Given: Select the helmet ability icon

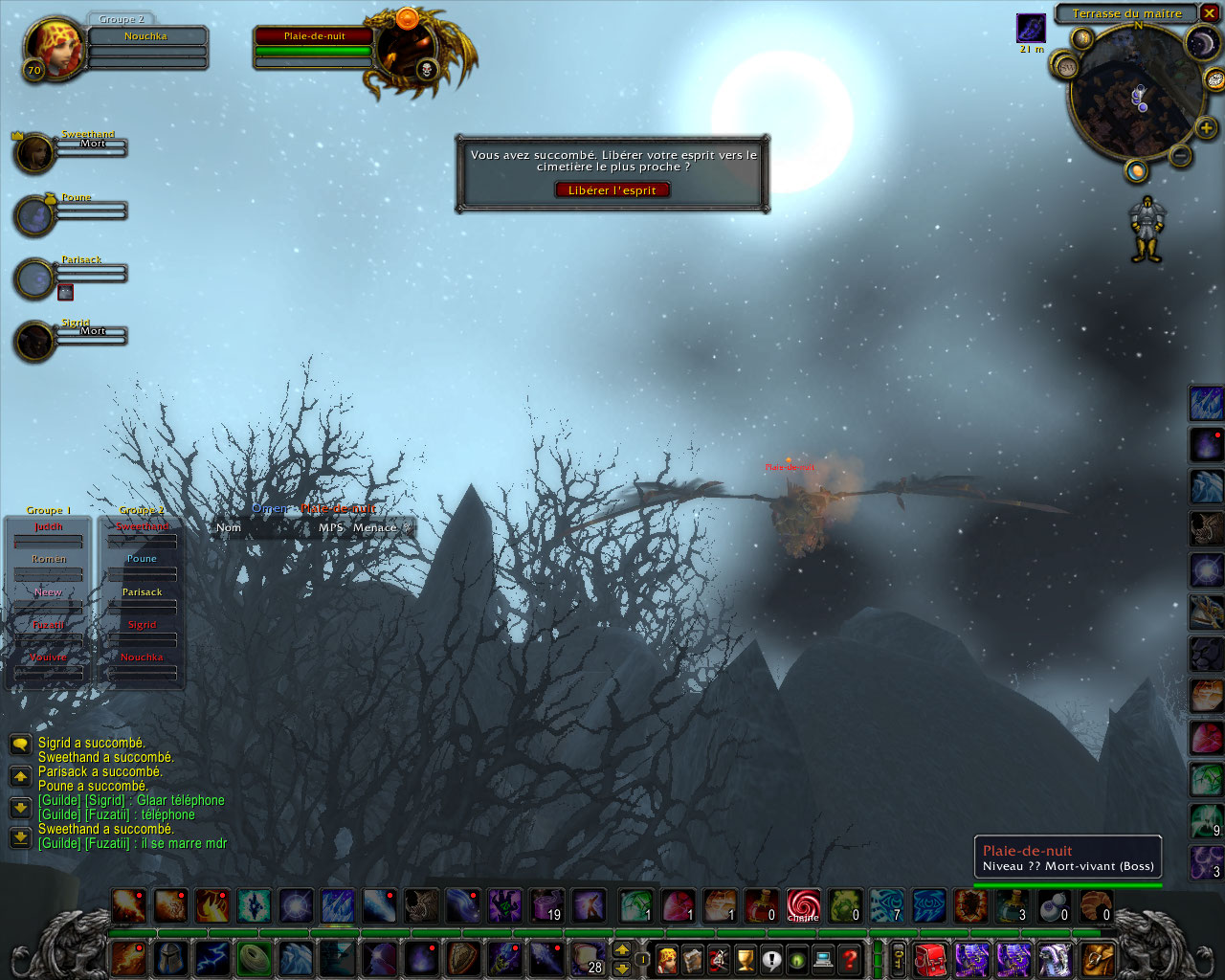Looking at the screenshot, I should [170, 957].
